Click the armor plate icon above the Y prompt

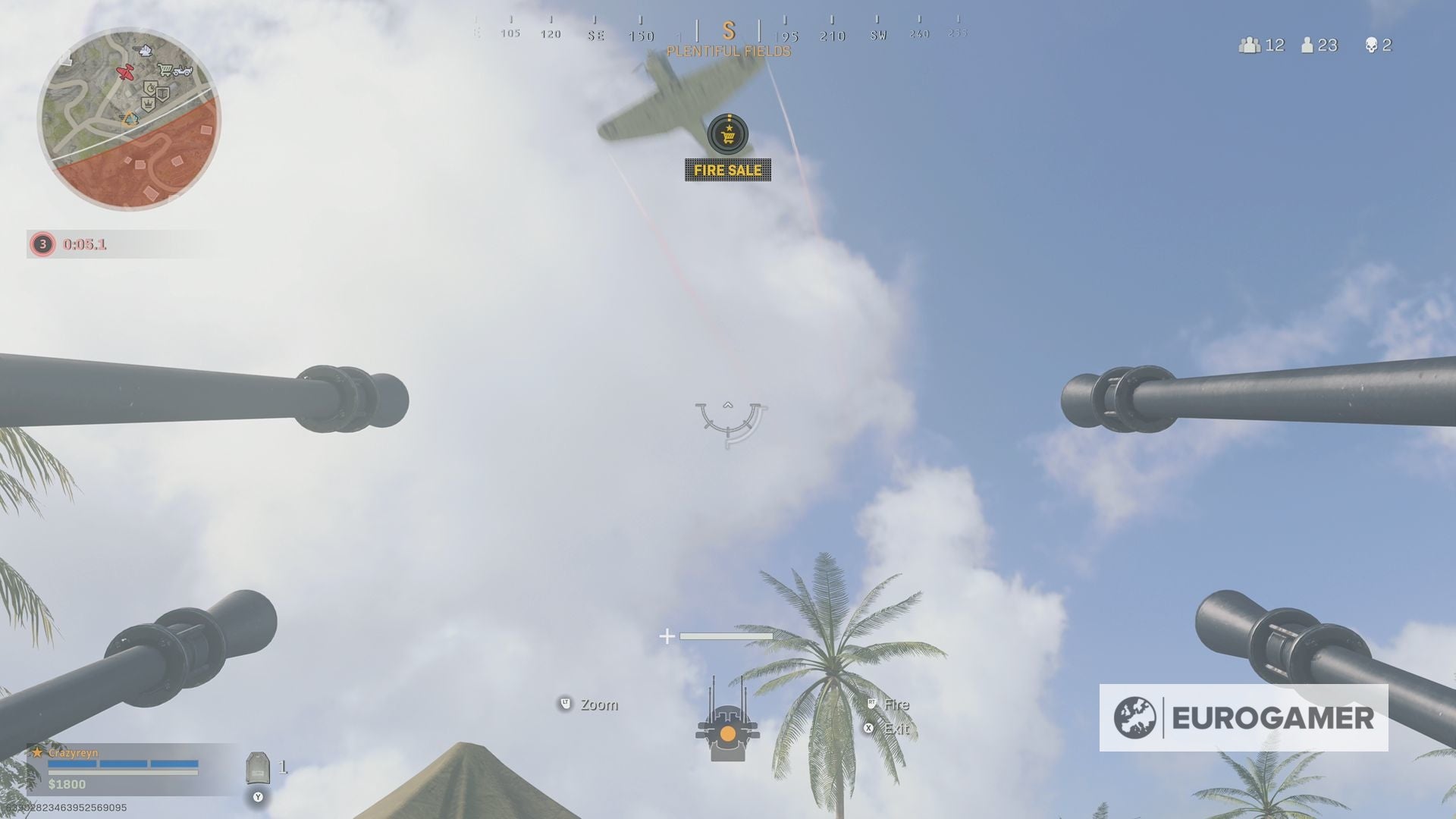[x=258, y=766]
